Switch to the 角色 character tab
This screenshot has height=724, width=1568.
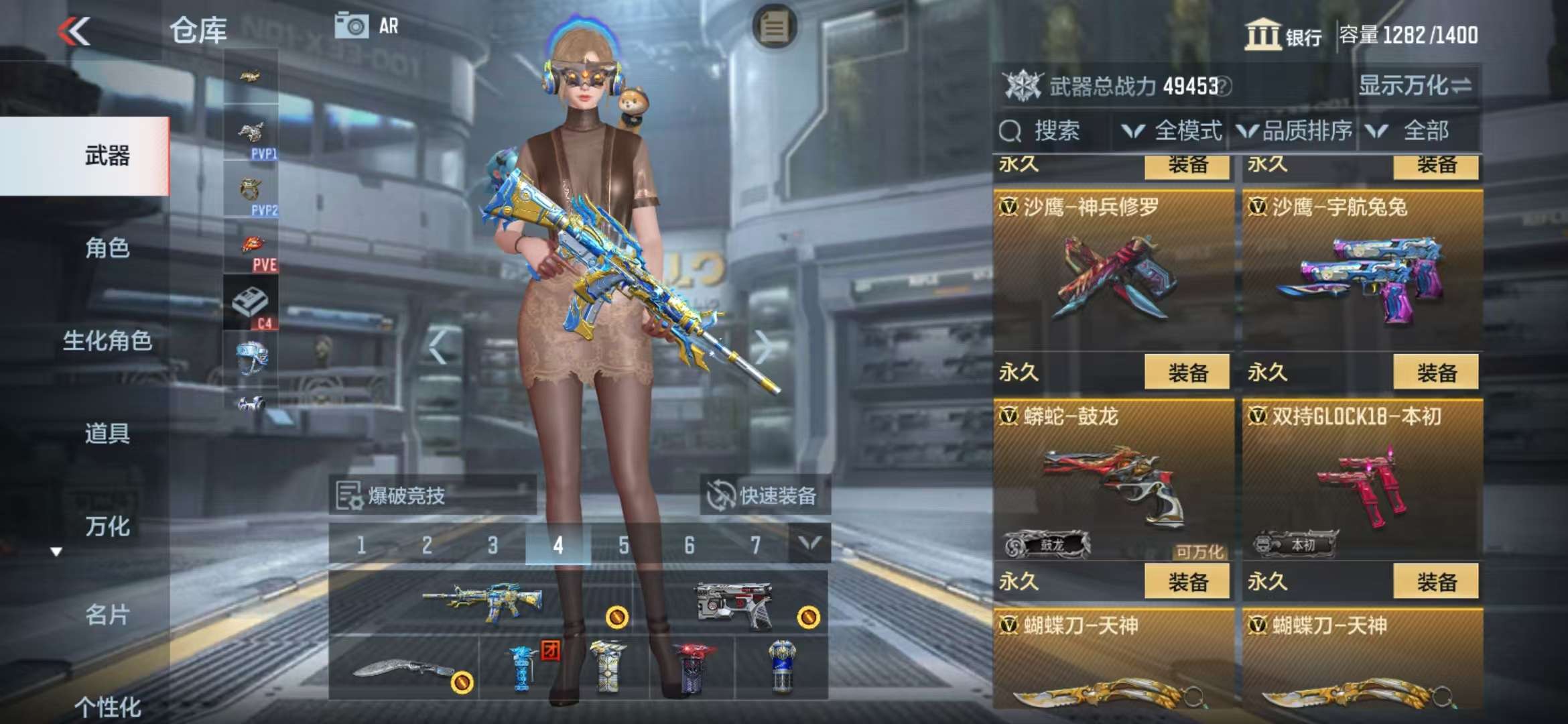(107, 248)
